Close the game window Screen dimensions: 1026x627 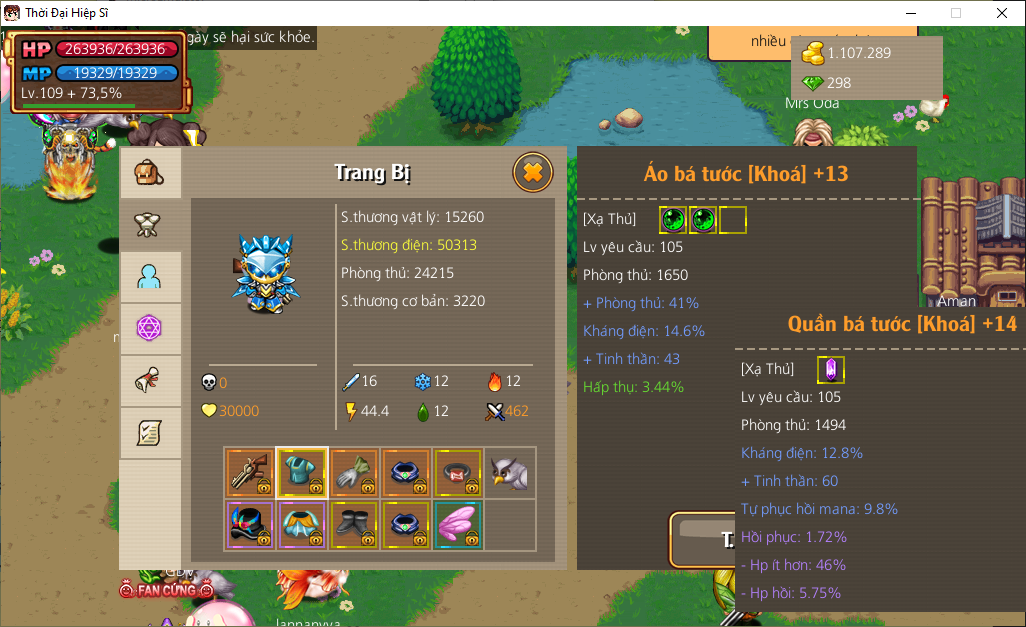1001,13
